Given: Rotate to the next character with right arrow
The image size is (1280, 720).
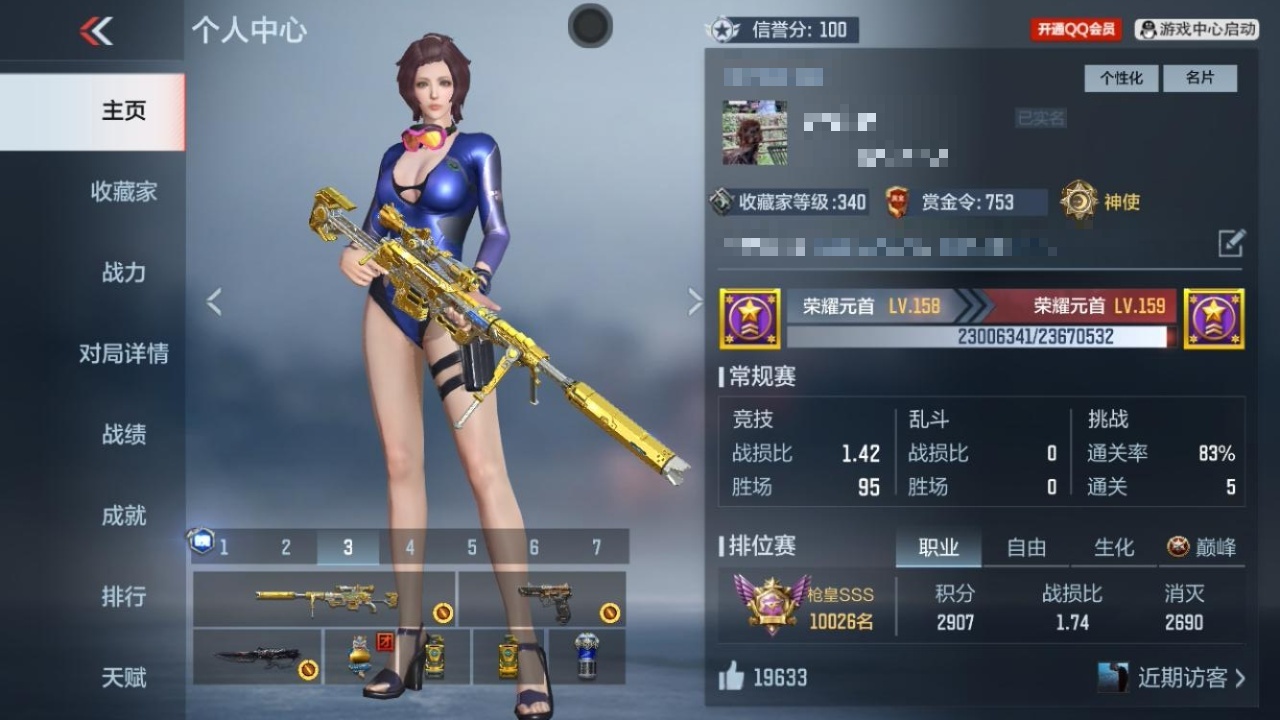Looking at the screenshot, I should coord(695,301).
